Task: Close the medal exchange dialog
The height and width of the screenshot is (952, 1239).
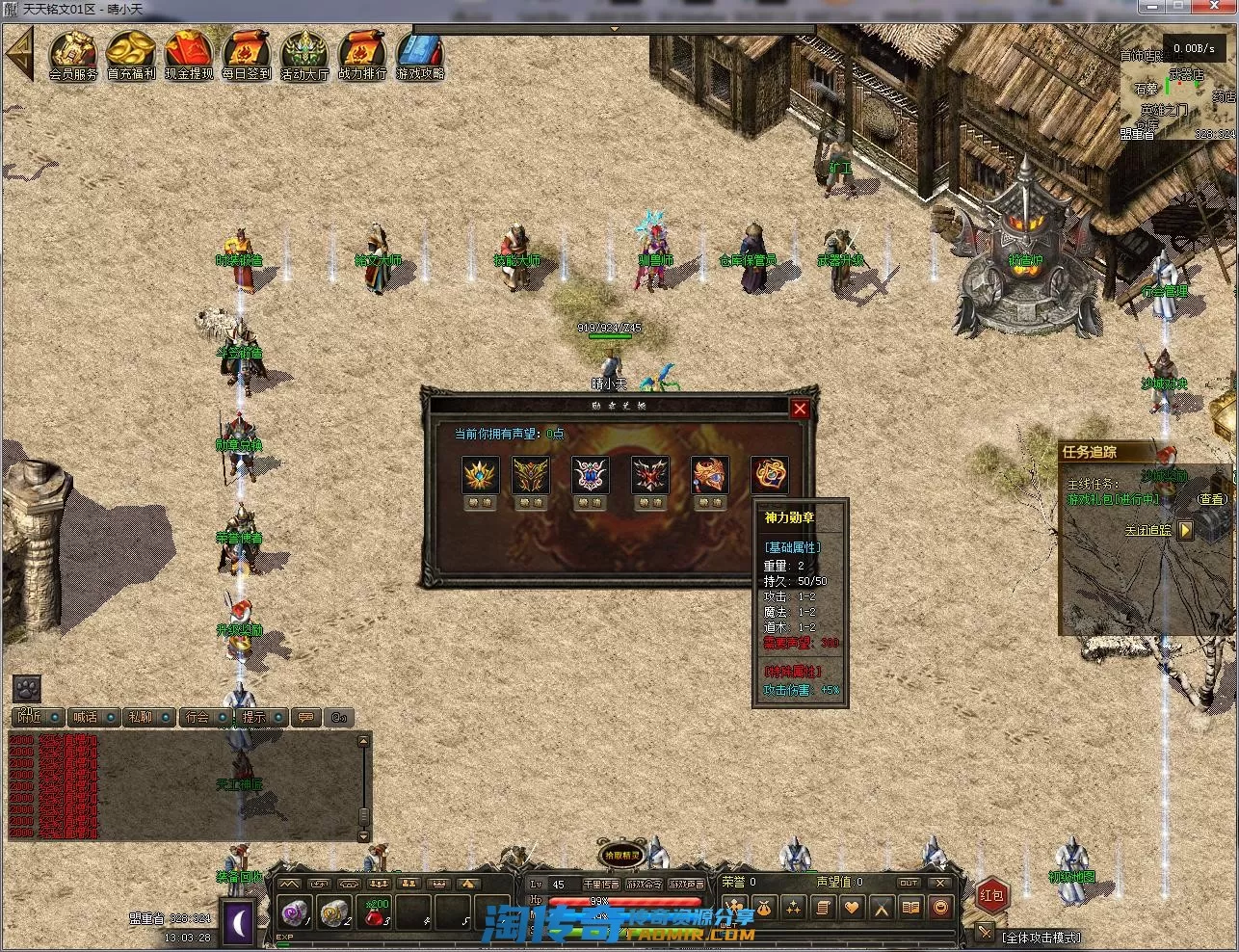Action: point(800,409)
